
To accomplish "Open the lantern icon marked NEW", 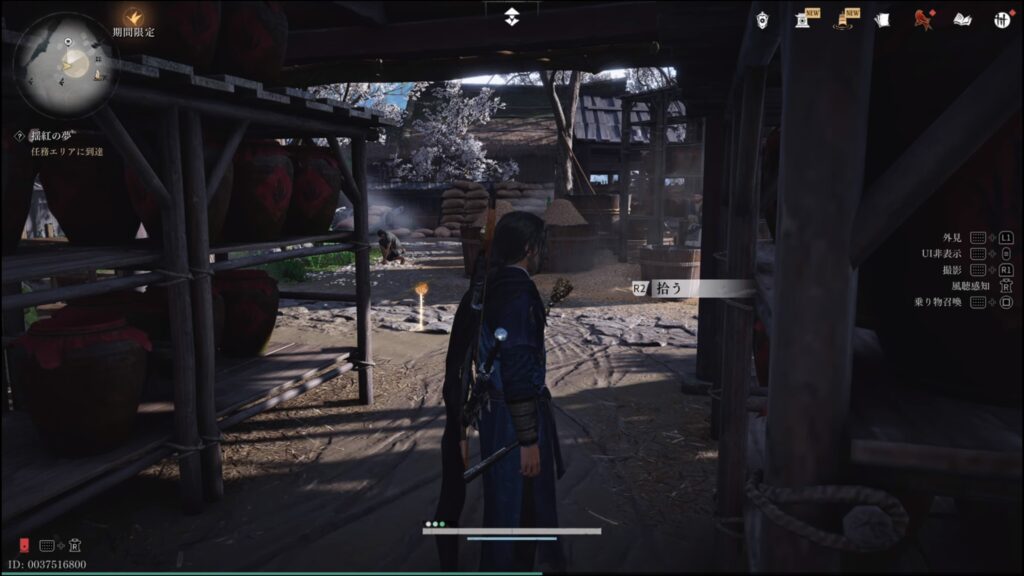I will tap(803, 19).
